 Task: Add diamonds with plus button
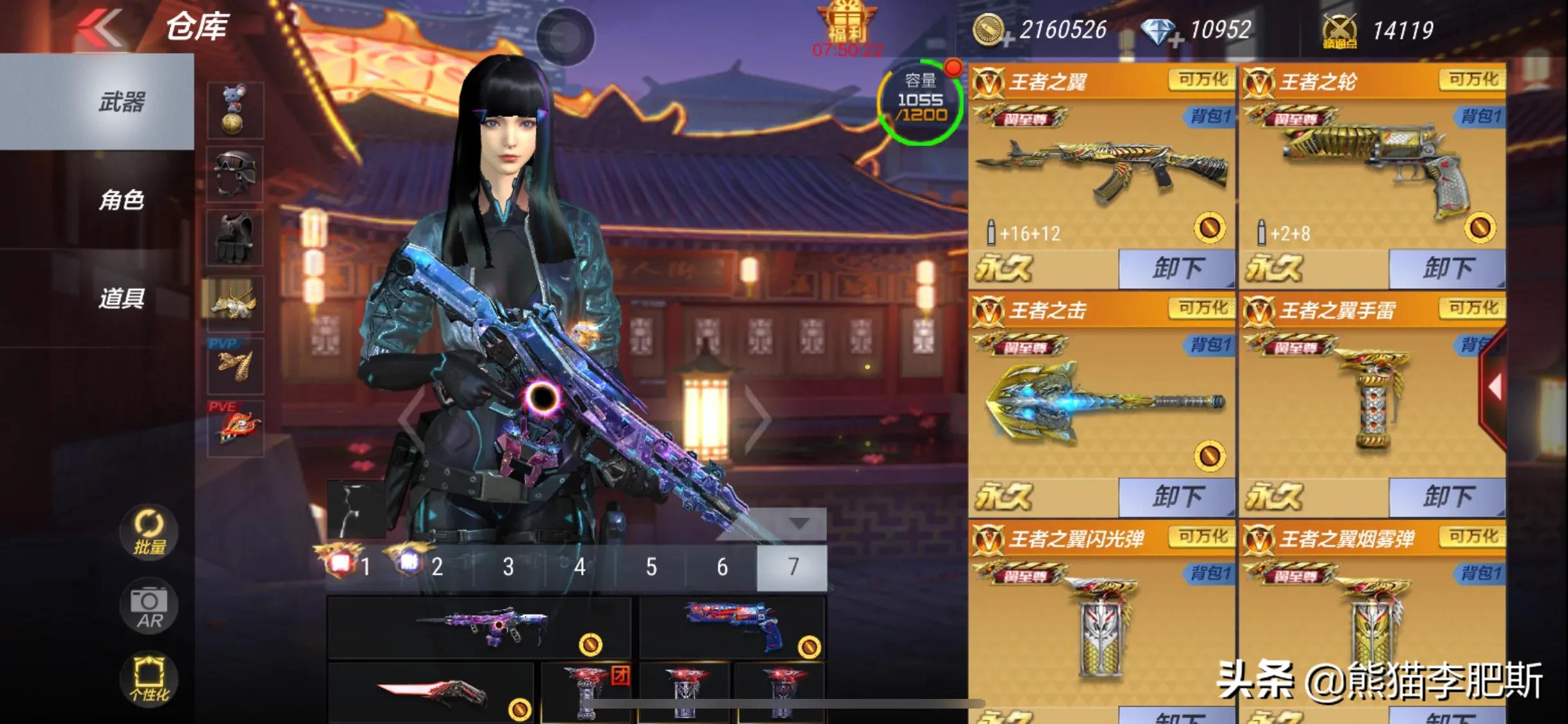pyautogui.click(x=1177, y=40)
